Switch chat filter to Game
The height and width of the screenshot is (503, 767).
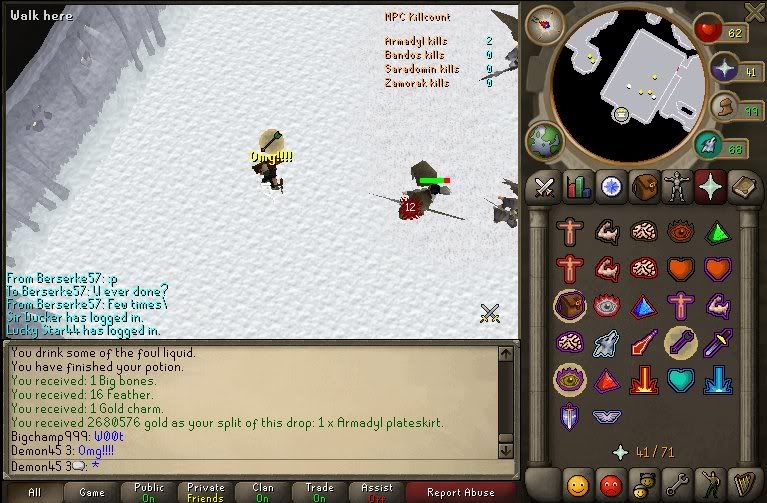point(91,492)
